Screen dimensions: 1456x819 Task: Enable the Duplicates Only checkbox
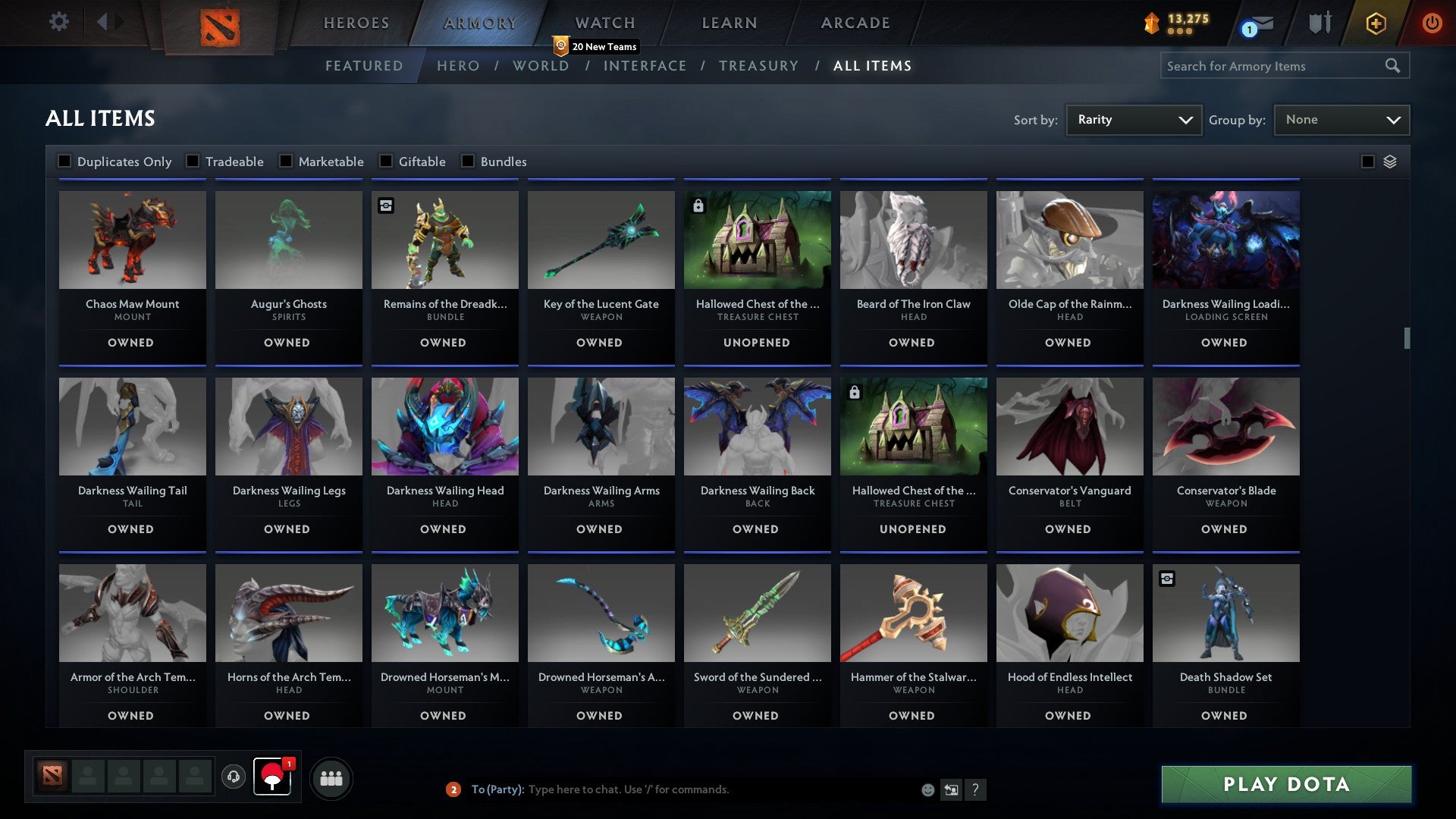64,161
